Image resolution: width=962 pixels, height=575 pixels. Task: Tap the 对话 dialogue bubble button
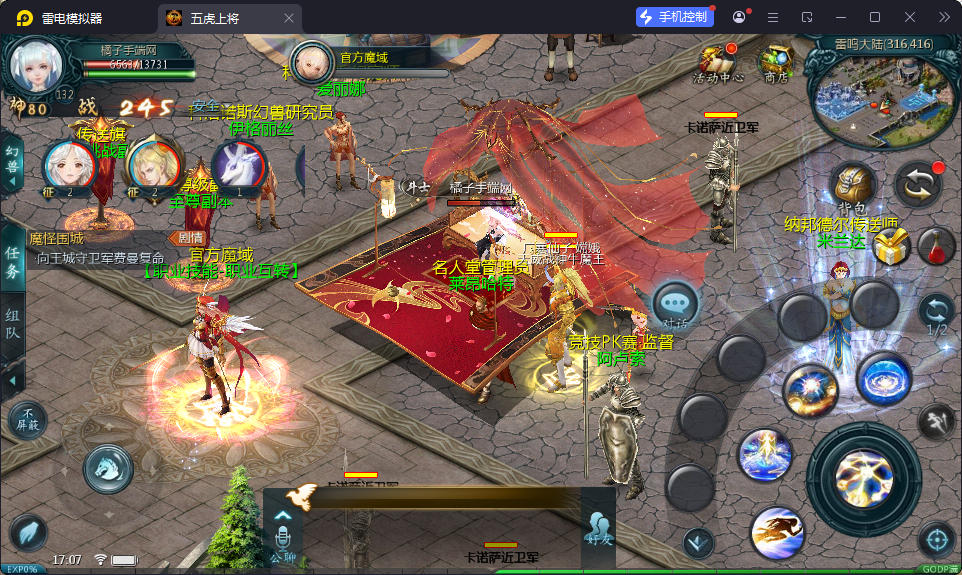[675, 304]
